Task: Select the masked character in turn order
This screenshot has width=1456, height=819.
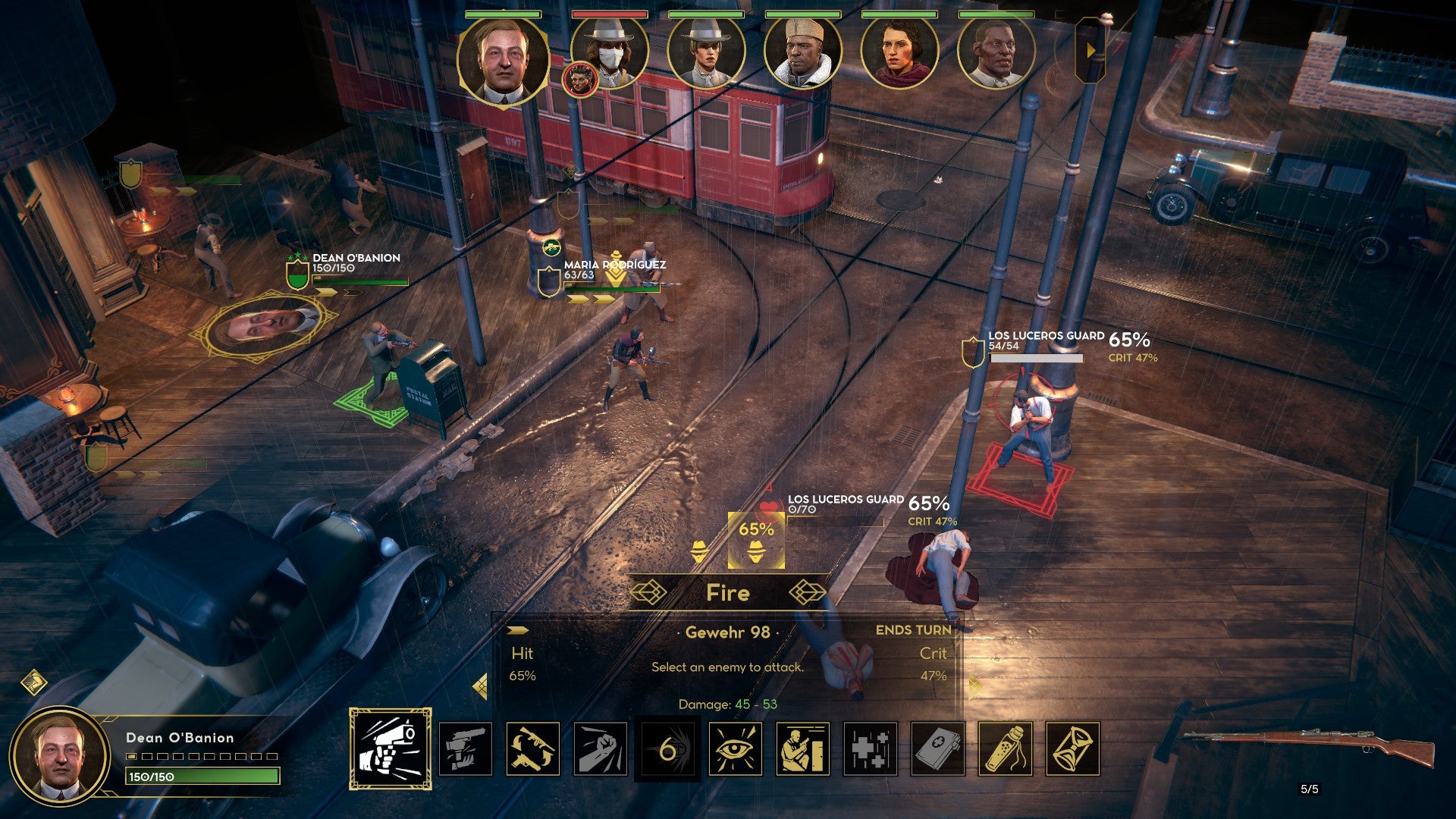Action: click(x=611, y=53)
